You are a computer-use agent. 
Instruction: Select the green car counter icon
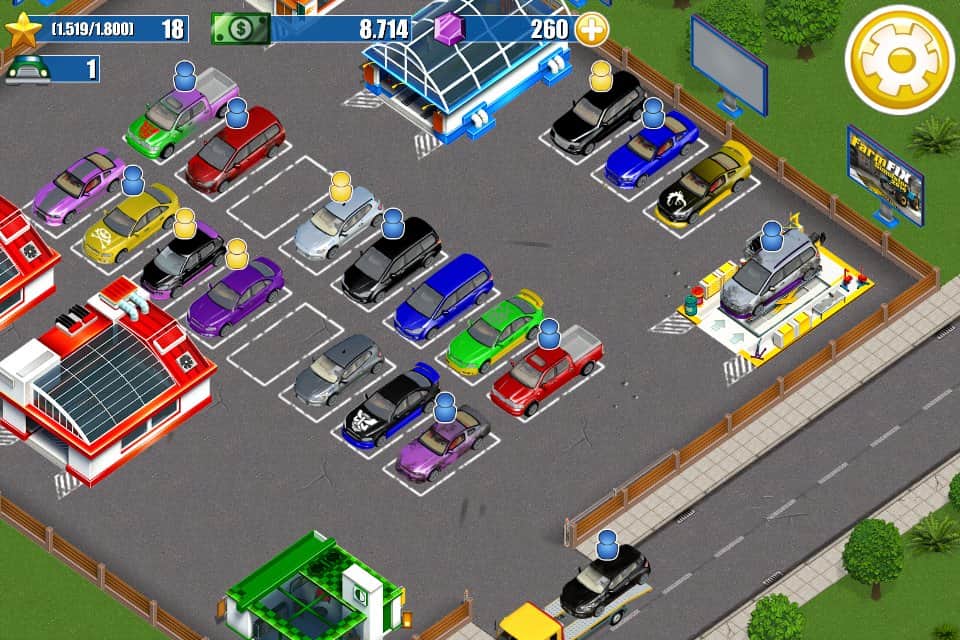coord(27,69)
